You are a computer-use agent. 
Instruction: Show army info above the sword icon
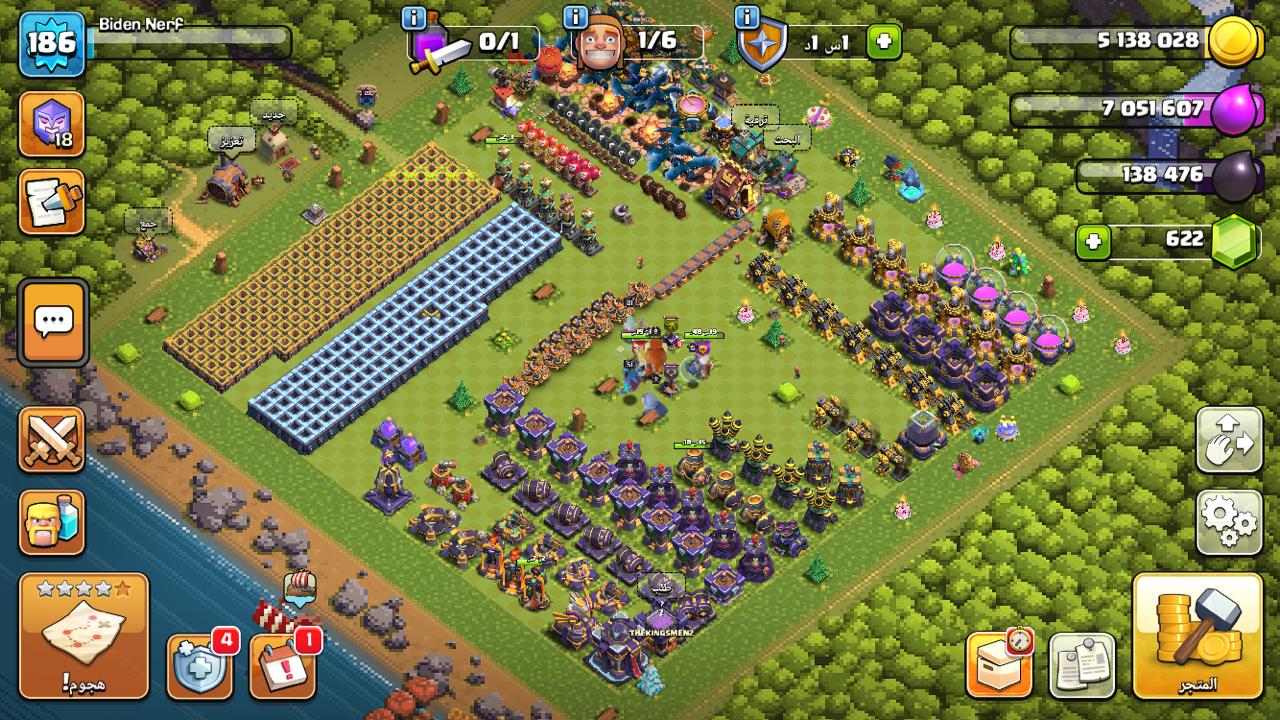pos(413,18)
